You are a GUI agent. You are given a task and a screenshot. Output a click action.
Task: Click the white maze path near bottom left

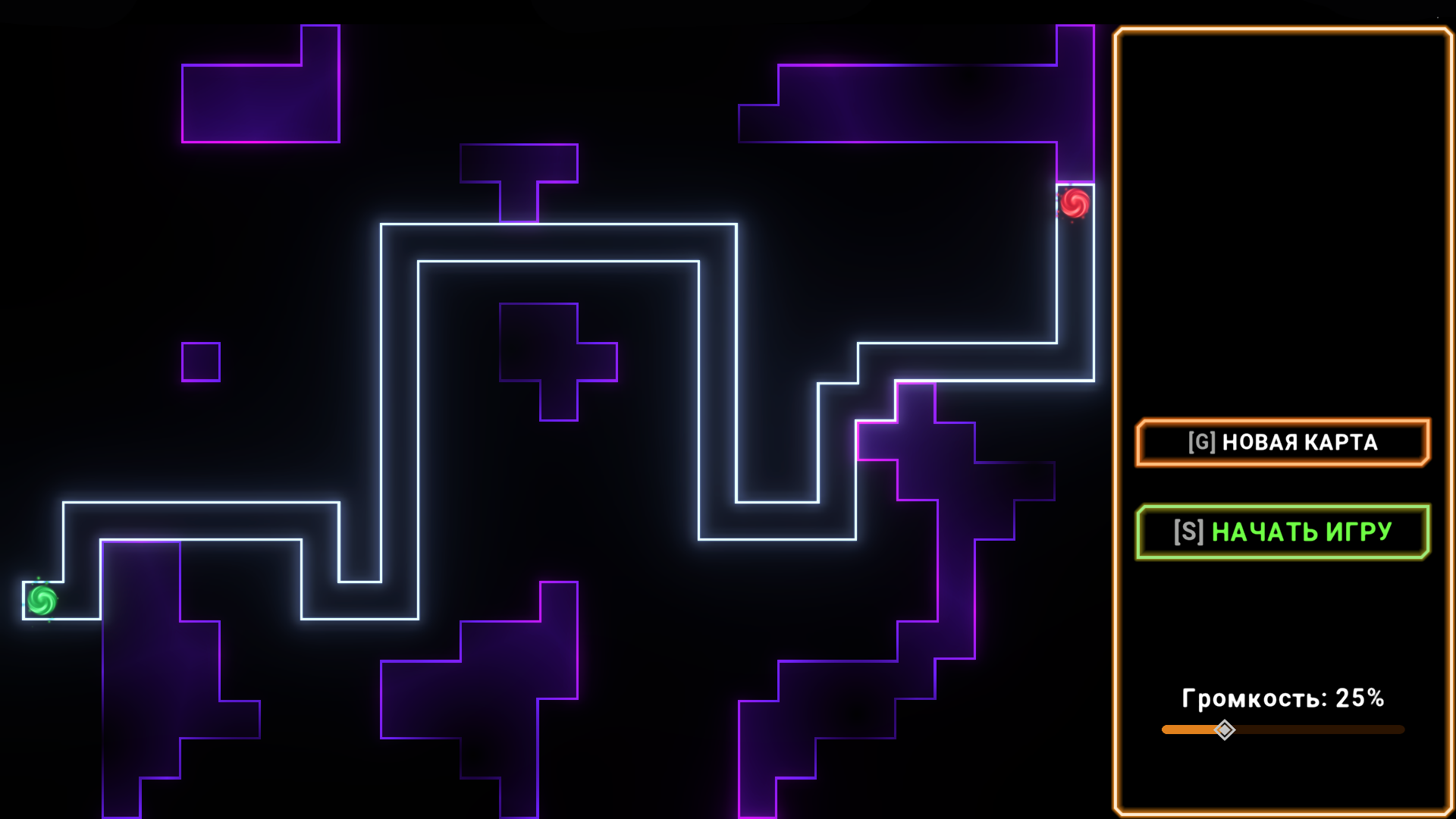(x=190, y=504)
